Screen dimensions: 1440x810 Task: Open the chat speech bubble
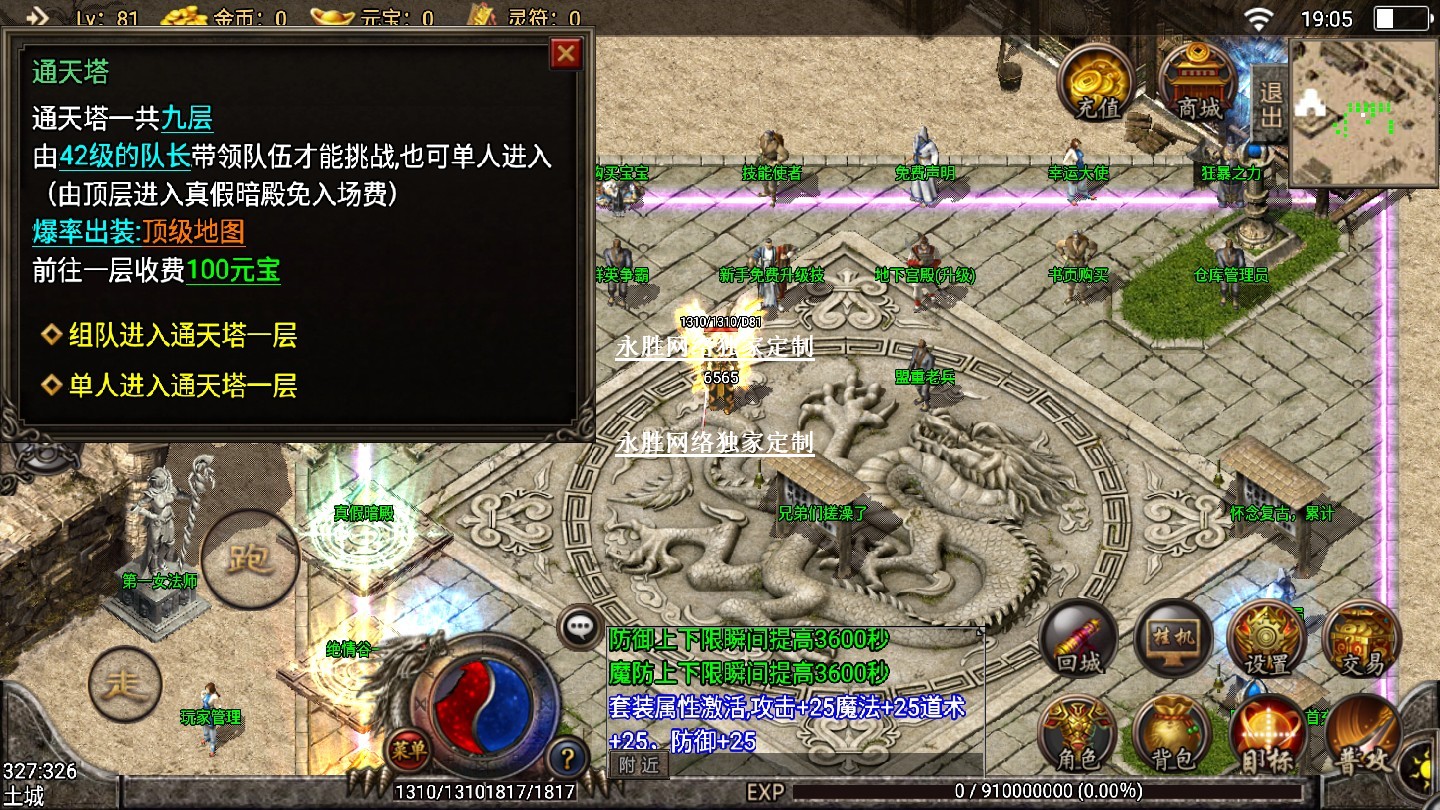point(580,627)
